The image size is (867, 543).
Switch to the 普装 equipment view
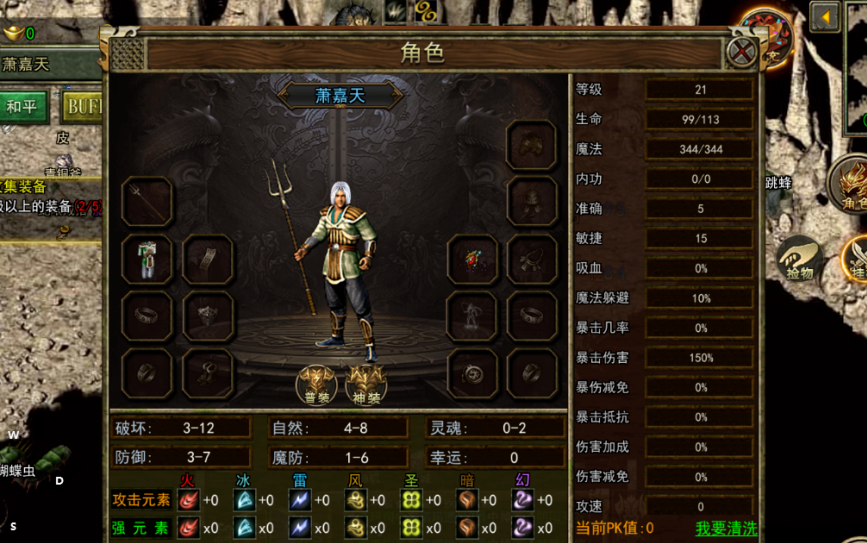coord(314,383)
